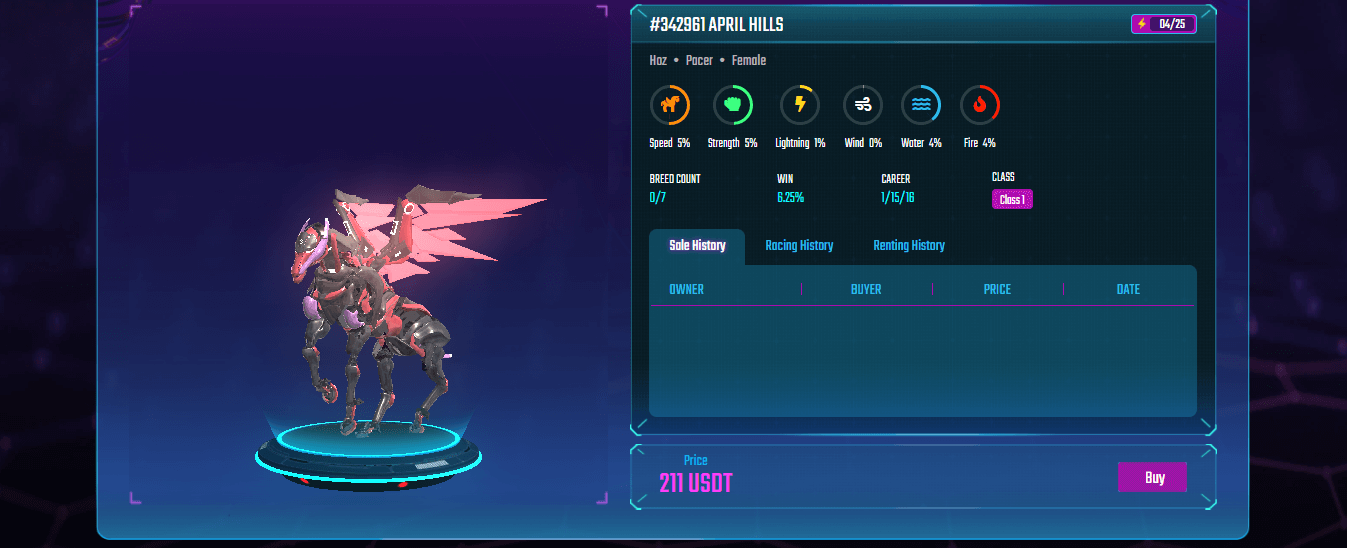Buy the horse for 211 USDT
1347x548 pixels.
[1152, 477]
